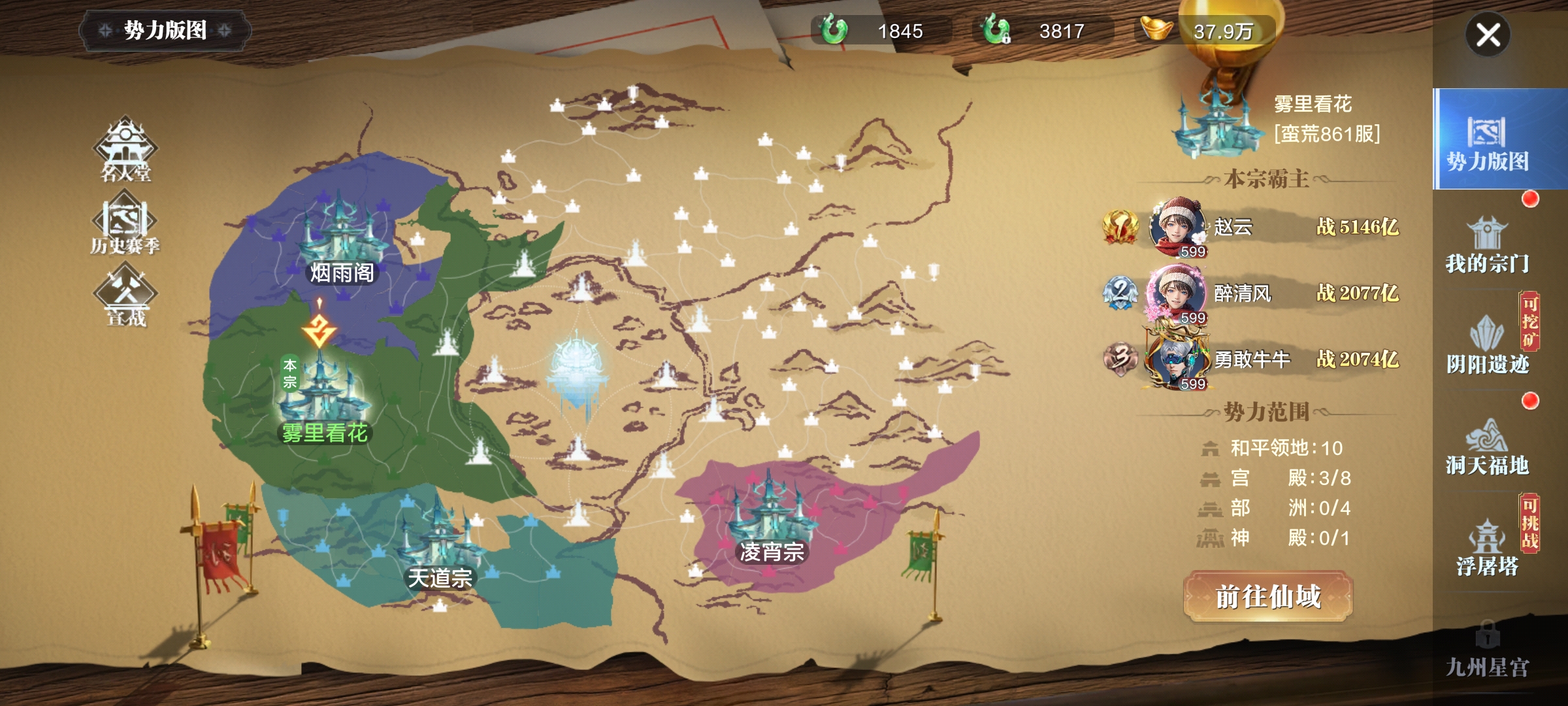Close the 势力版图 screen

click(1488, 35)
